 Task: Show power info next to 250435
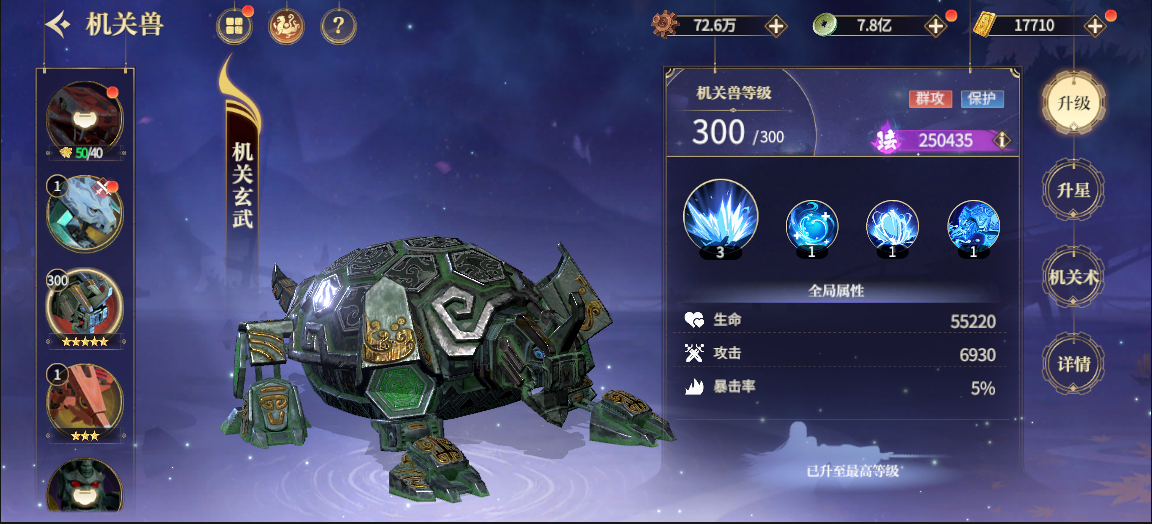(1001, 141)
